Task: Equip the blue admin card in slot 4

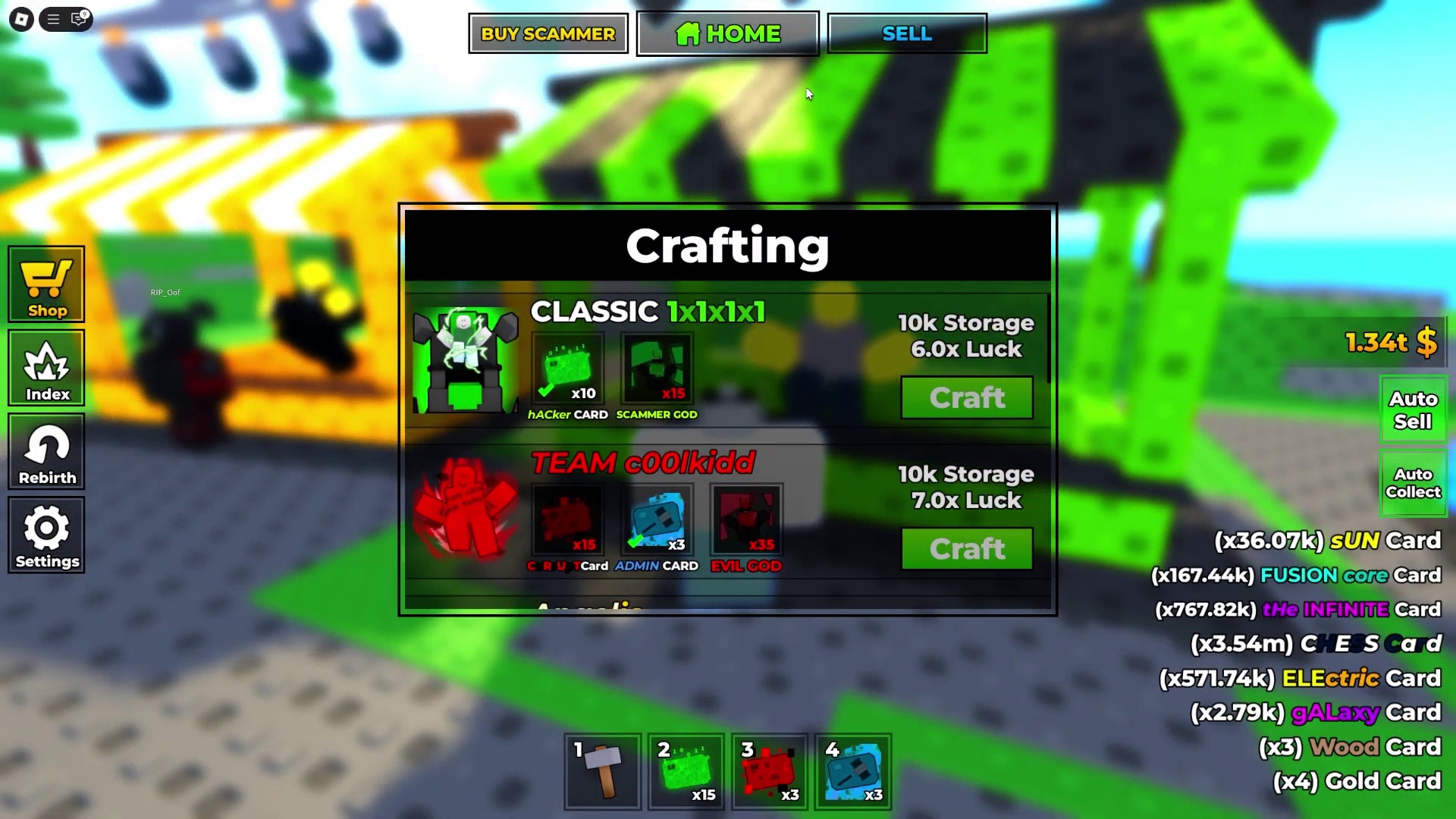Action: [x=853, y=772]
